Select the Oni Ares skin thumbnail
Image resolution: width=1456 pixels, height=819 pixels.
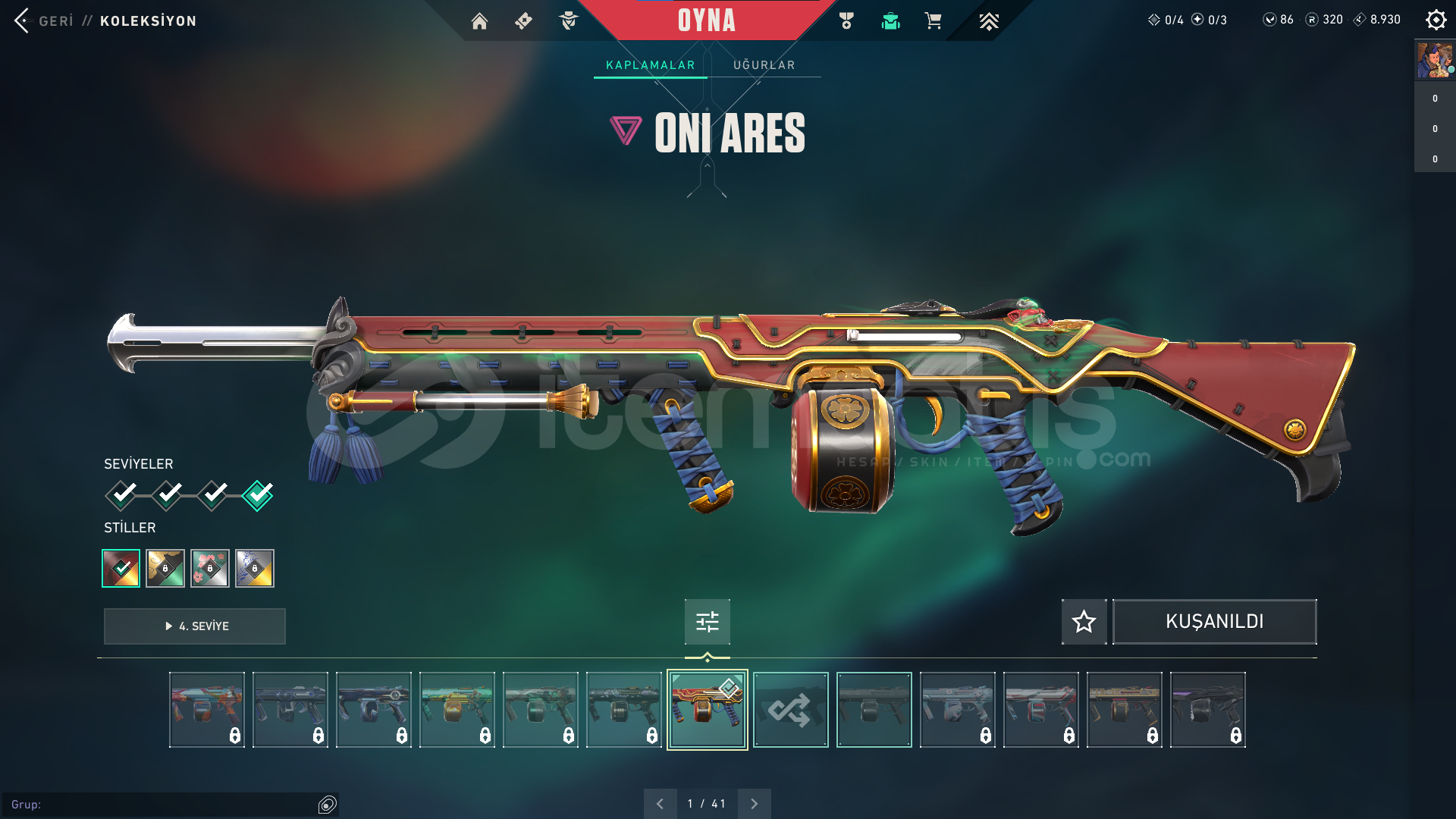[x=707, y=710]
